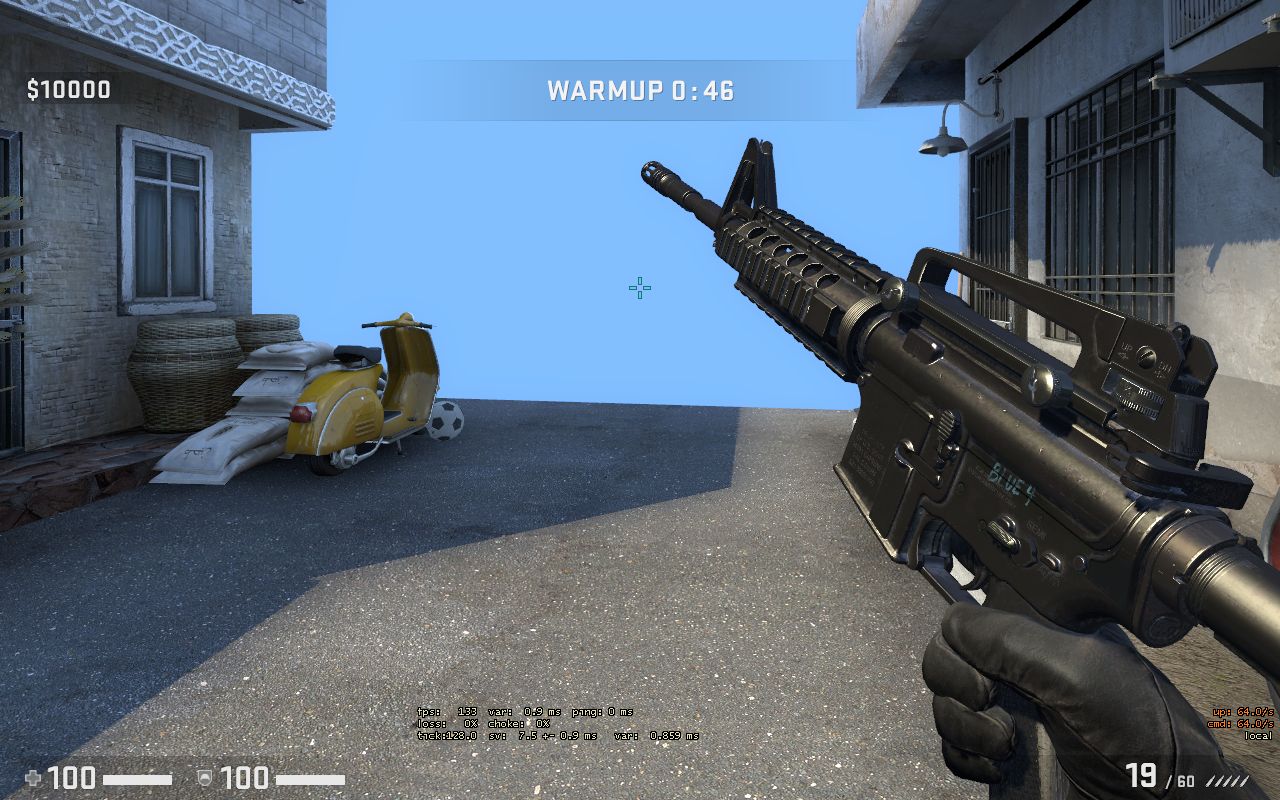Viewport: 1280px width, 800px height.
Task: Click the burst indicator slashes beside ammo
Action: coord(1228,781)
